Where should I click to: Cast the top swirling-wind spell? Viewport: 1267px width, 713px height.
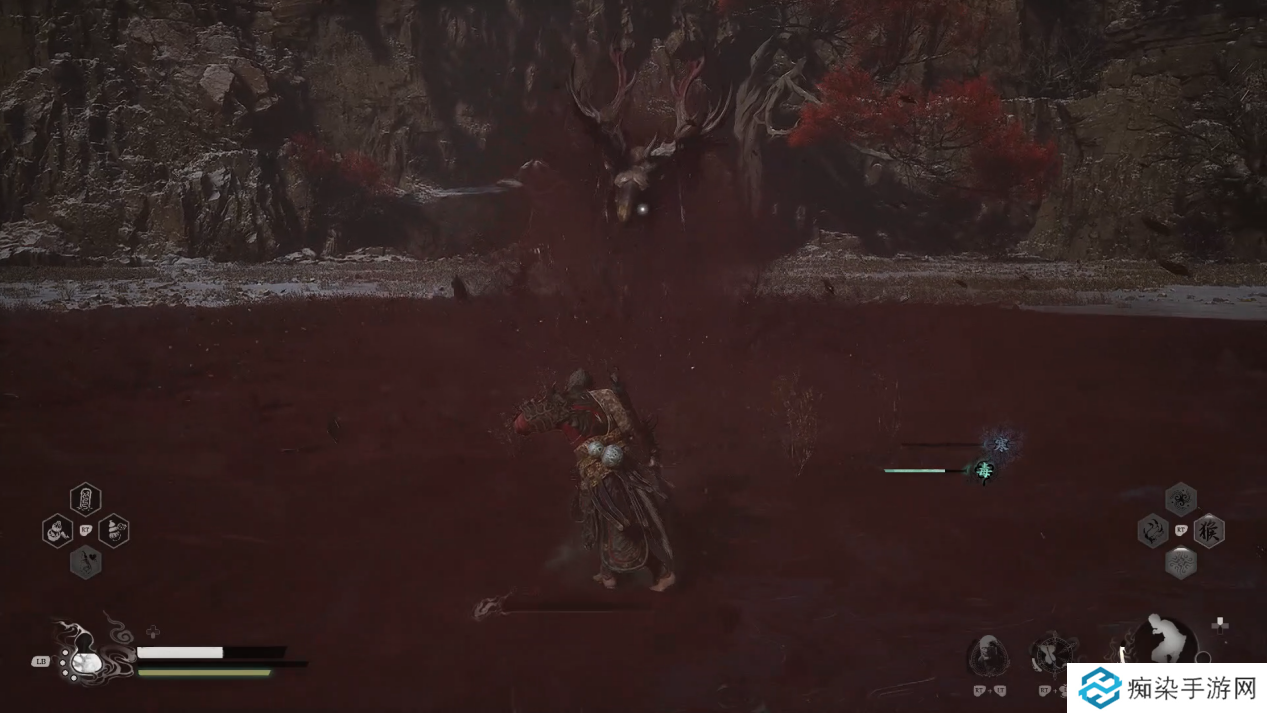pos(1181,498)
